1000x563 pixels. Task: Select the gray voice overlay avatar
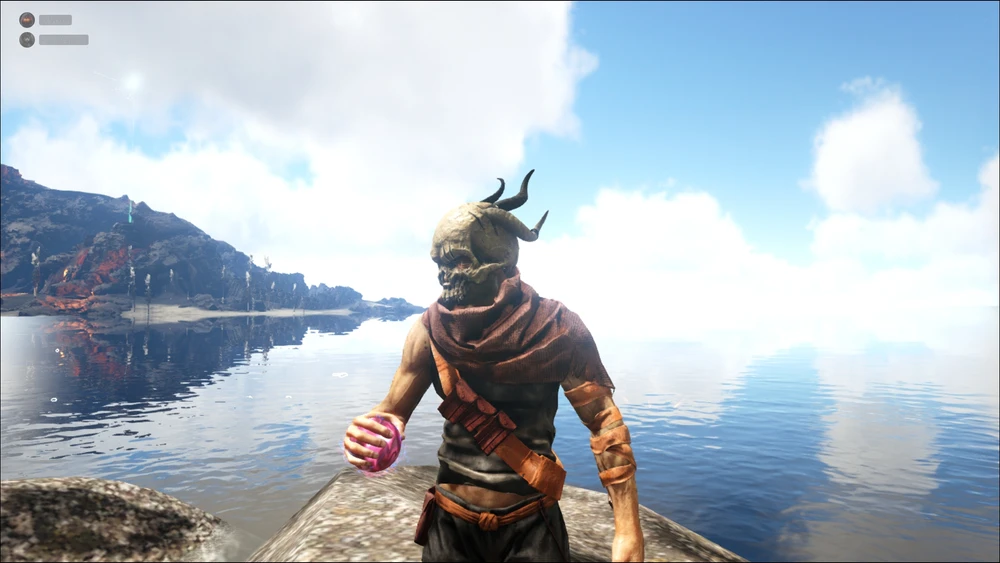point(27,40)
